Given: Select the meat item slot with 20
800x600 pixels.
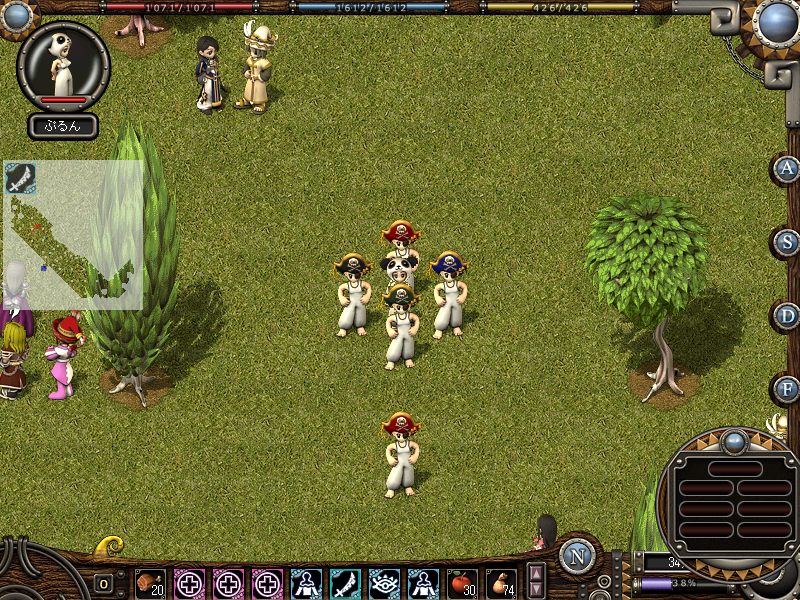Looking at the screenshot, I should click(151, 582).
